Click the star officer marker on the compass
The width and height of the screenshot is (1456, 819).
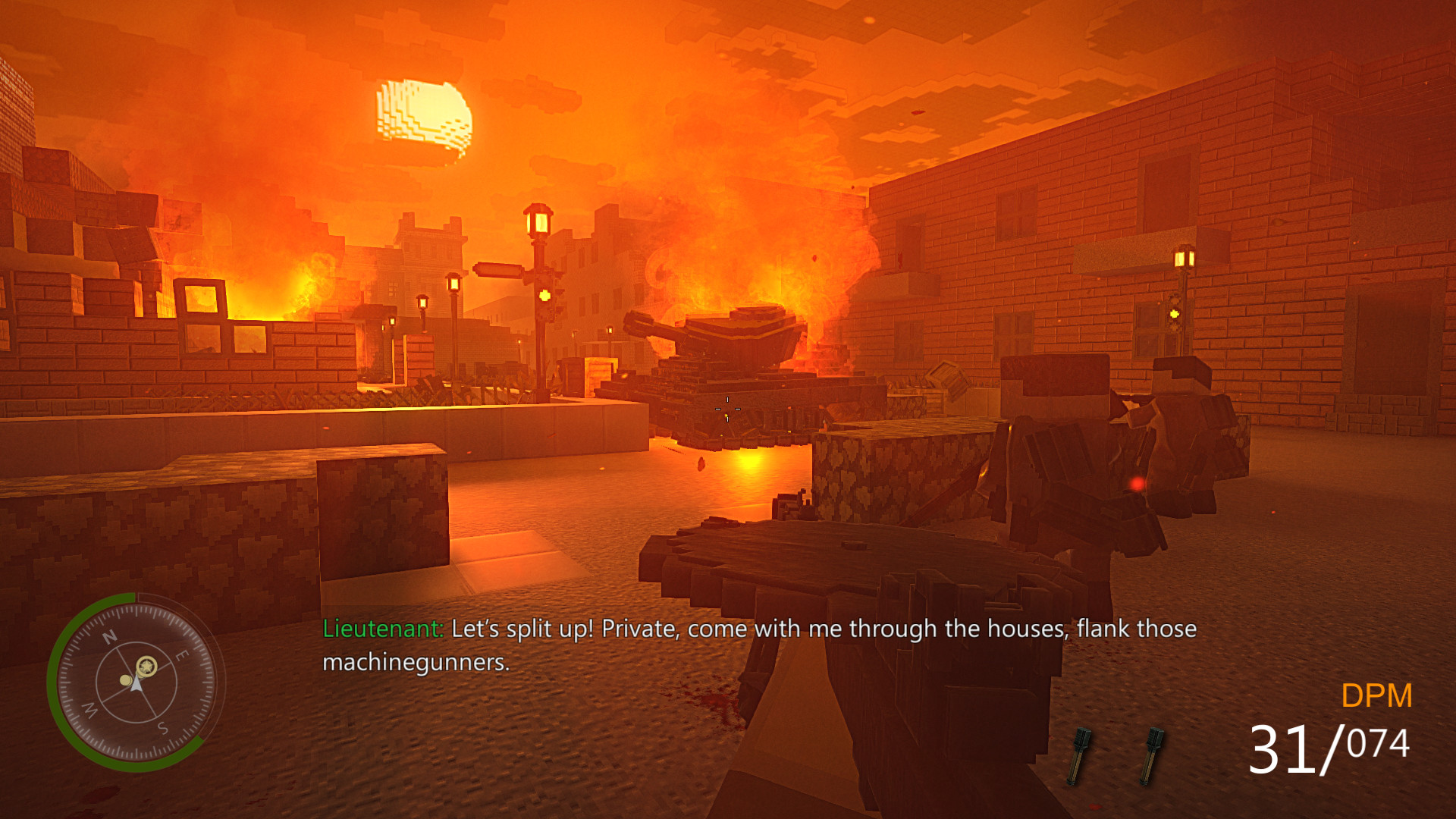pos(146,666)
